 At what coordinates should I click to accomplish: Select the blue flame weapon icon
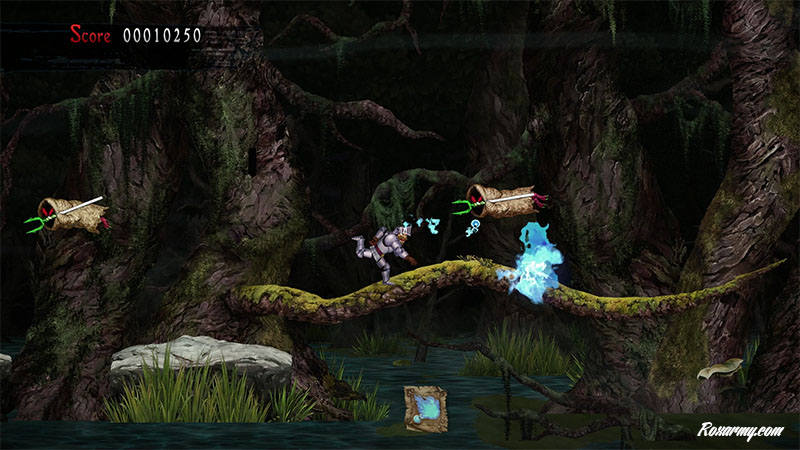coord(426,406)
